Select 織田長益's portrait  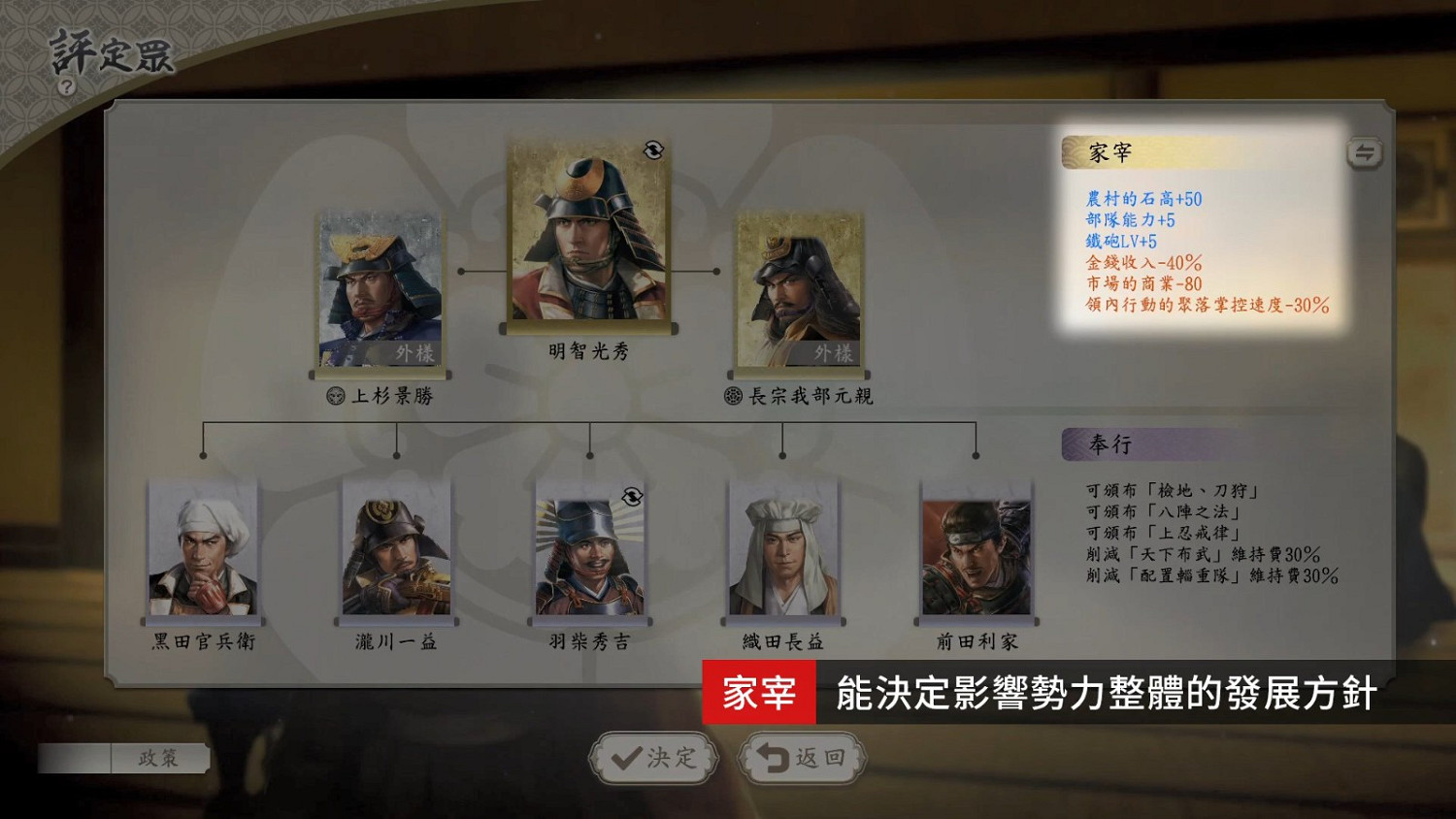[784, 548]
